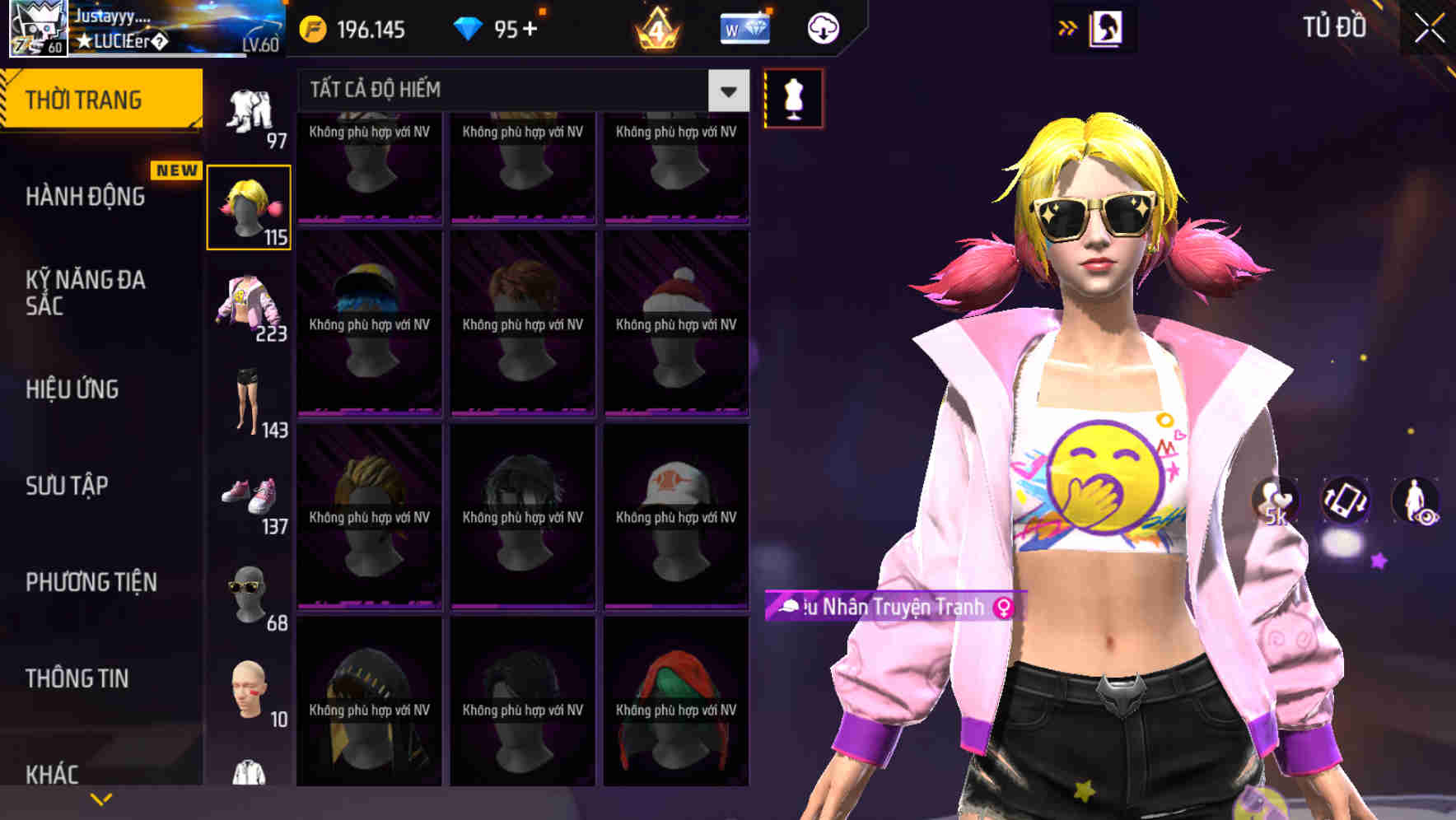Click the 5k likes icon near the character
The image size is (1456, 820).
1277,502
